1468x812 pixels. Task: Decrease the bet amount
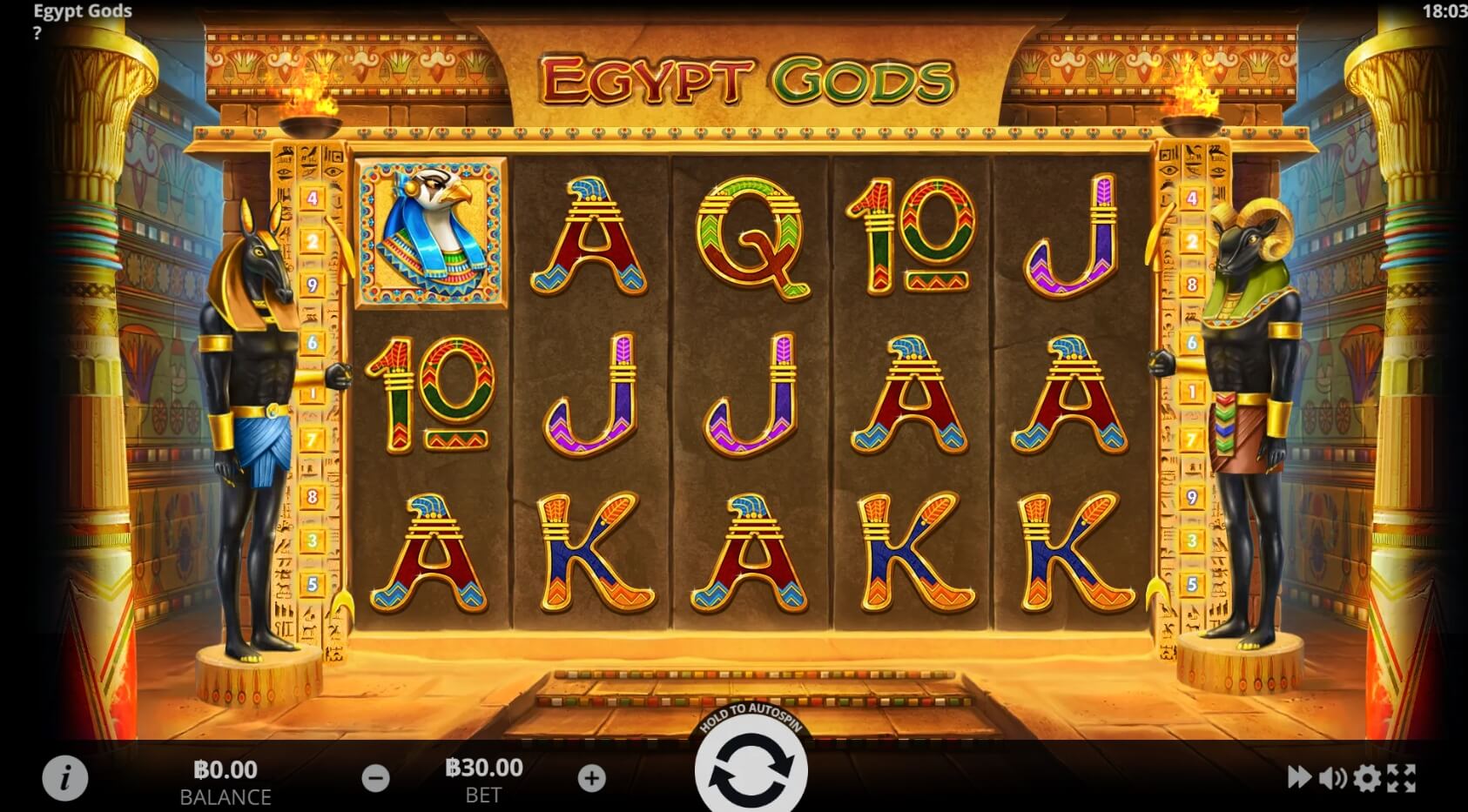click(x=375, y=778)
